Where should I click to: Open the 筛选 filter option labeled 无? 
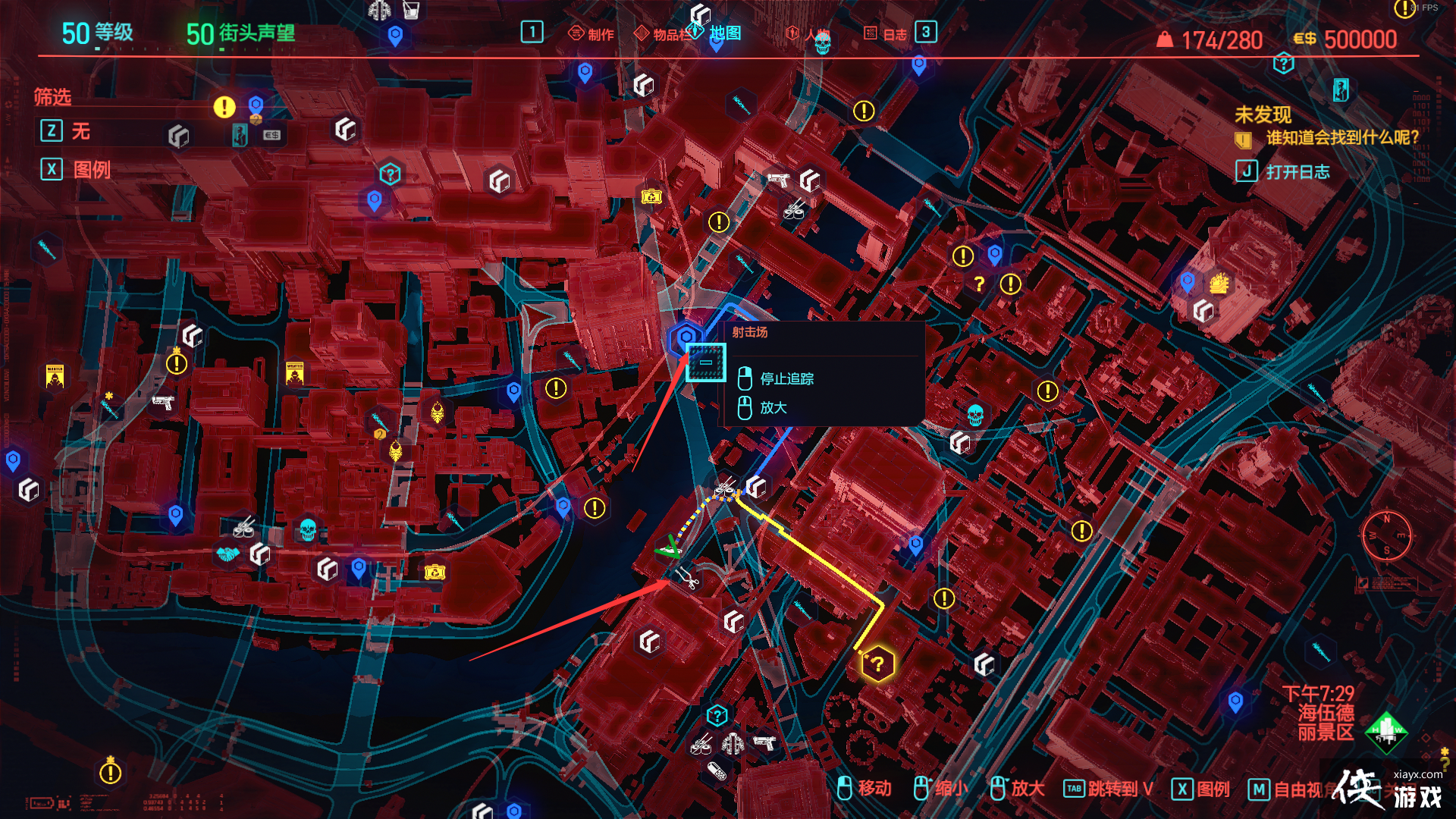pos(82,130)
